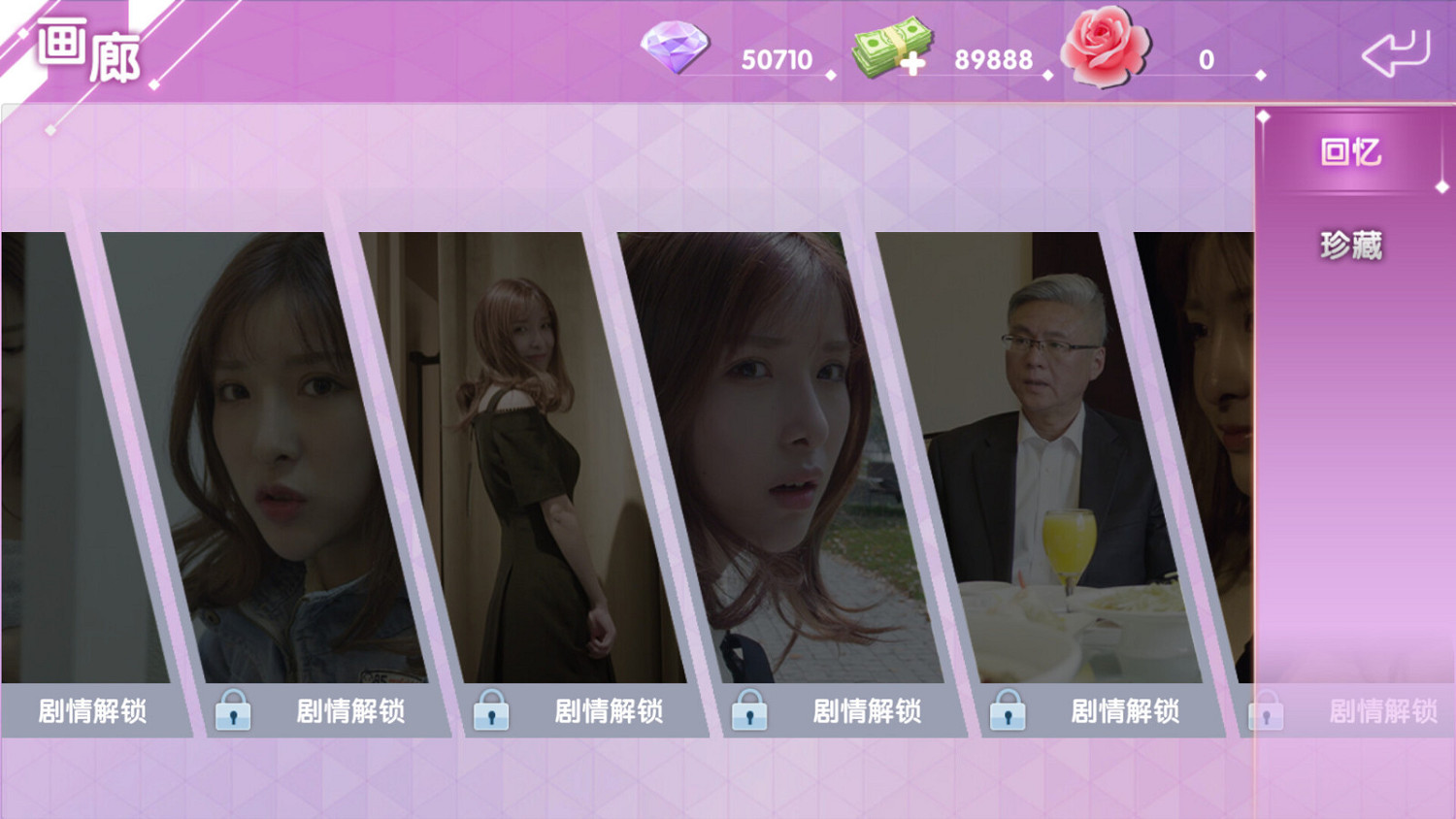
Task: Click the rose count showing 0
Action: click(1207, 58)
